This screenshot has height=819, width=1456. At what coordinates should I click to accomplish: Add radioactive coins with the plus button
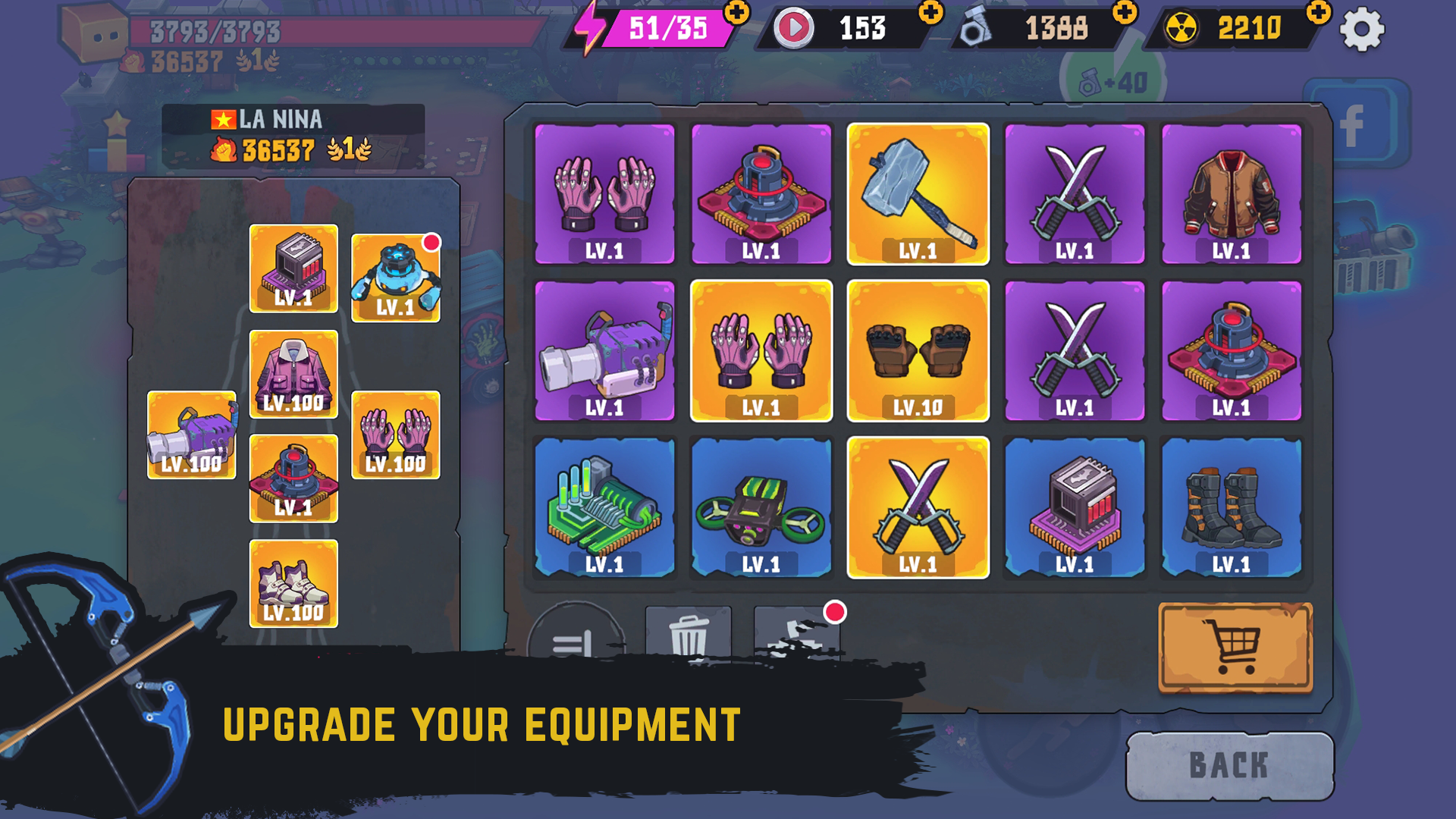pos(1319,13)
